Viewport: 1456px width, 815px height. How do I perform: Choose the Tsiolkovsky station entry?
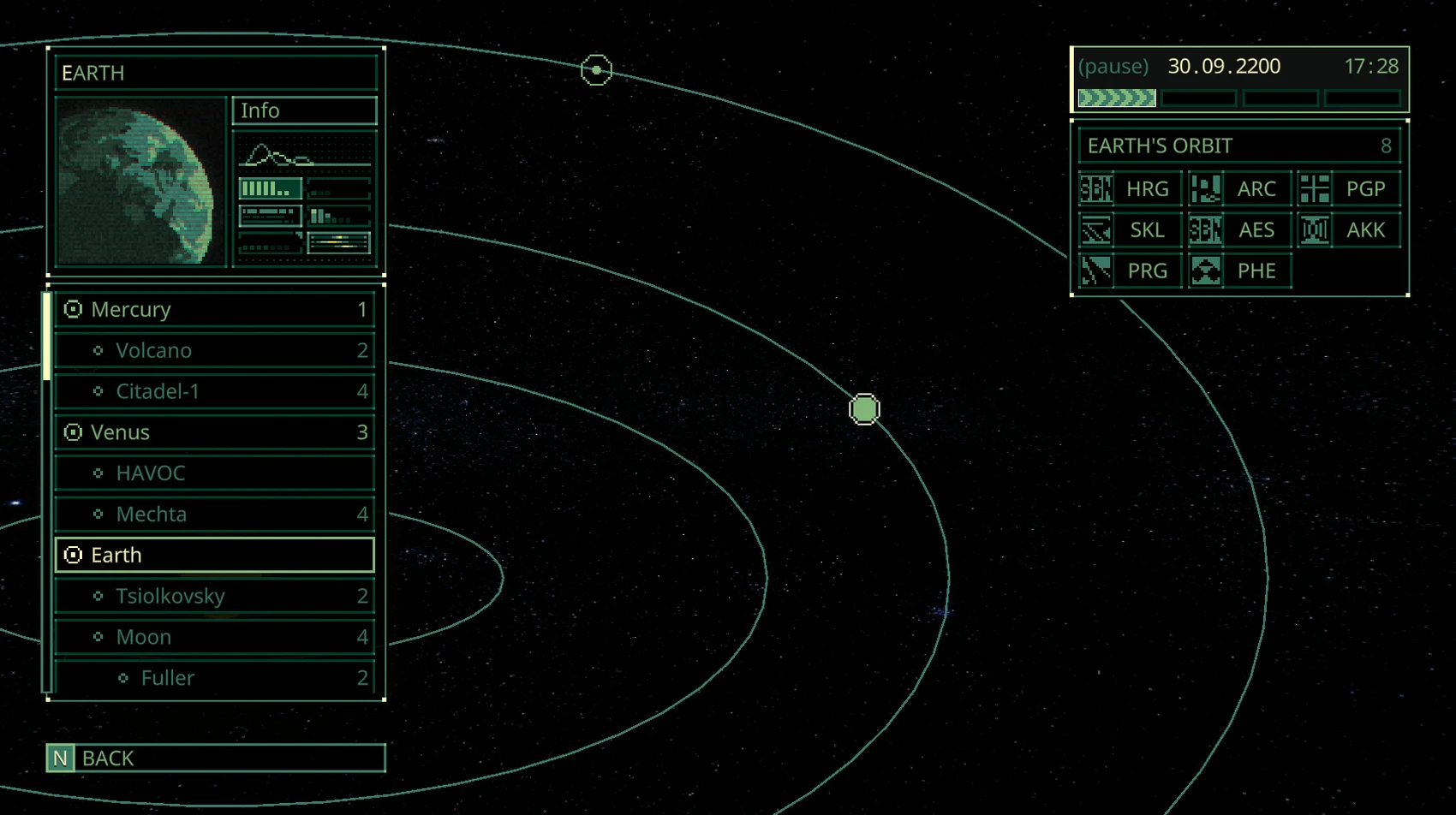click(214, 596)
